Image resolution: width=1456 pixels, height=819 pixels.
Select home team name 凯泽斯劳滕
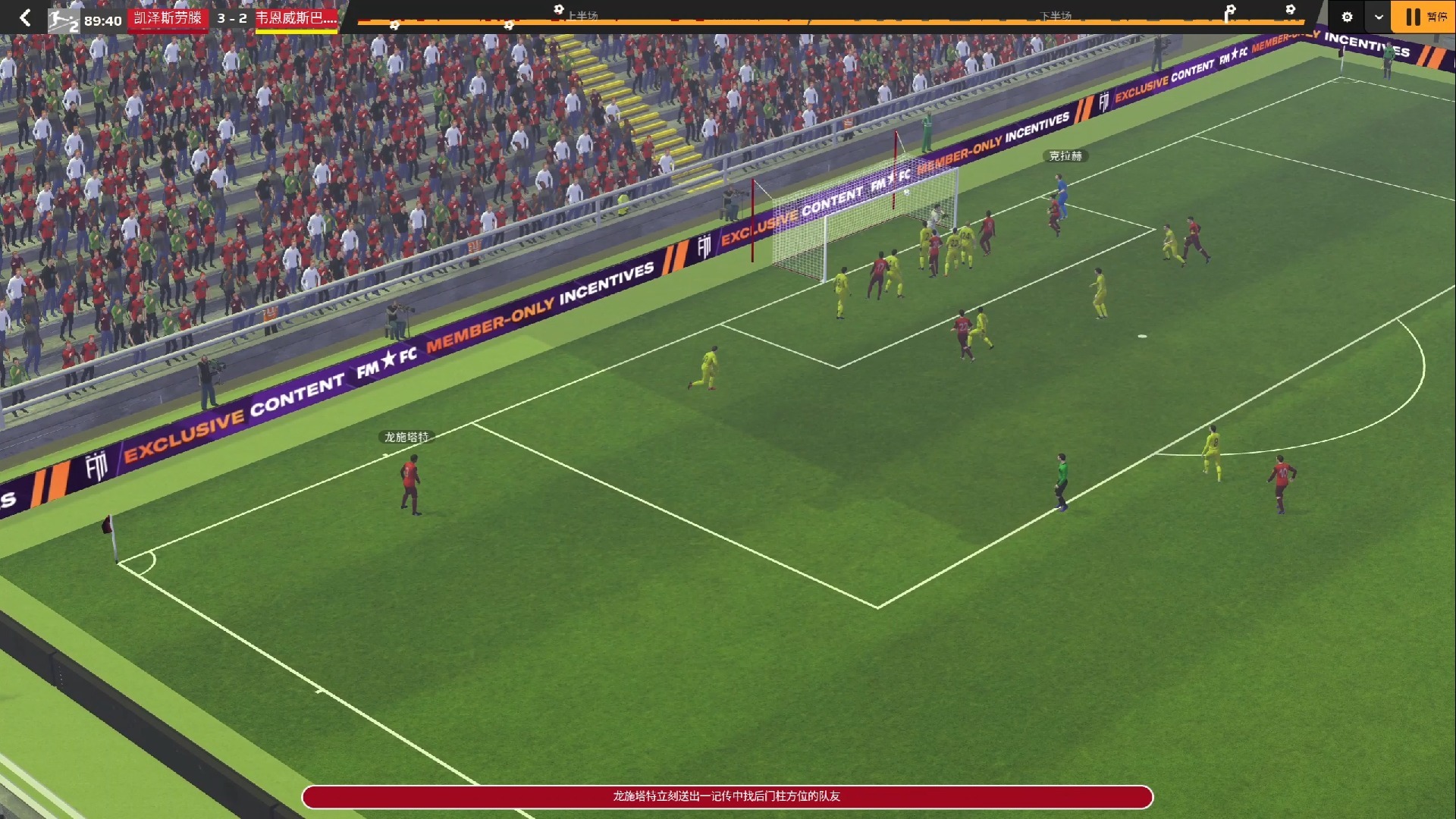(x=168, y=17)
